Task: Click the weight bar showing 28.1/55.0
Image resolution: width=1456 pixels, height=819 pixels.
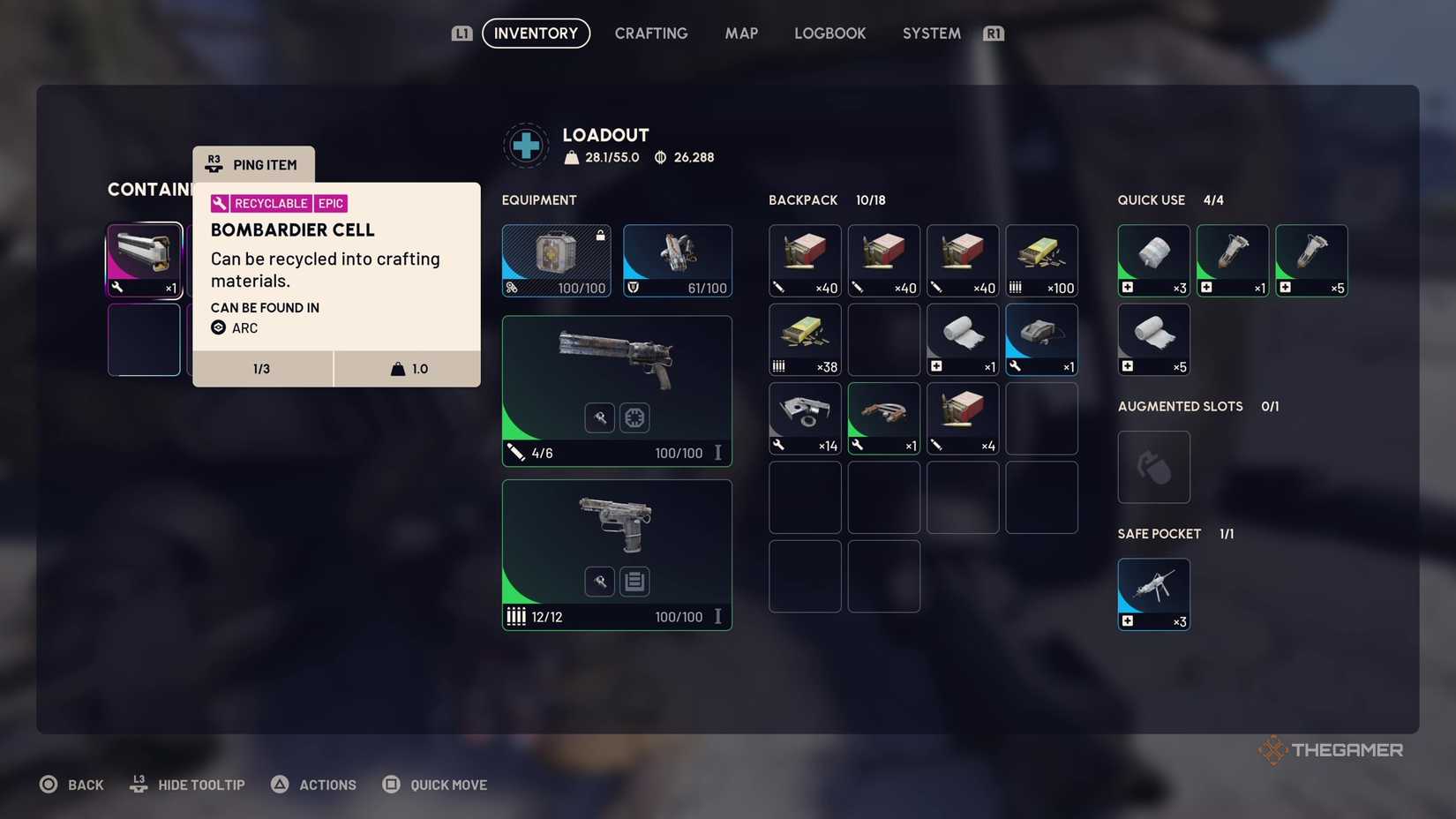Action: (601, 157)
